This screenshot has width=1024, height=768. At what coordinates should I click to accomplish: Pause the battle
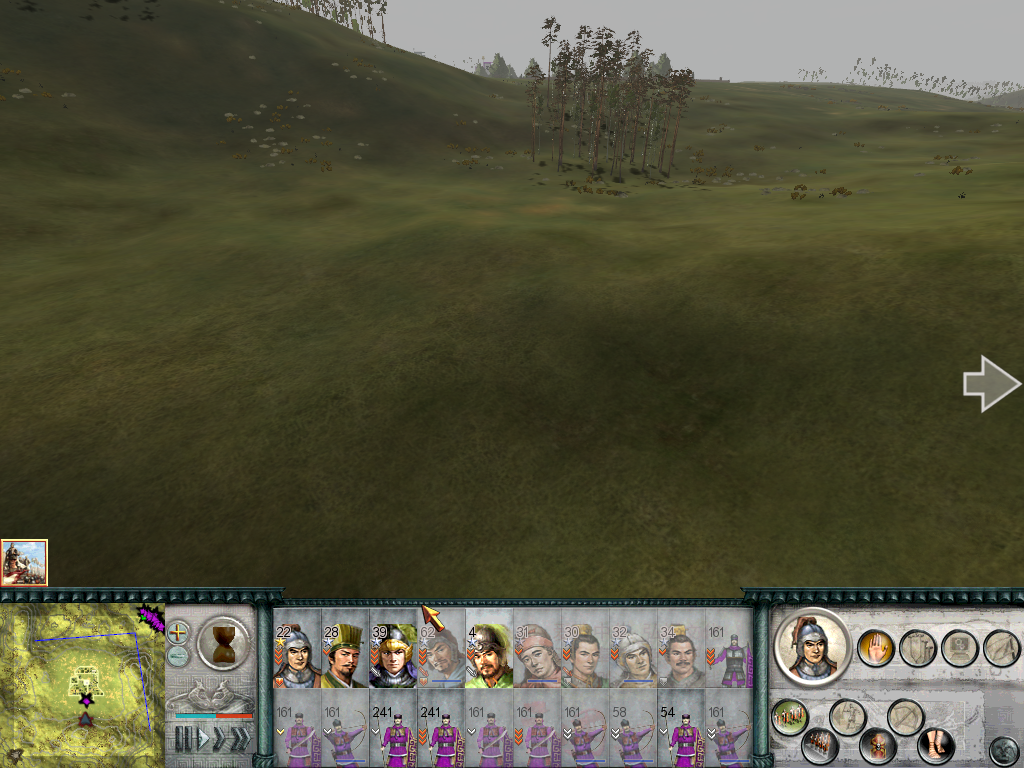tap(183, 739)
